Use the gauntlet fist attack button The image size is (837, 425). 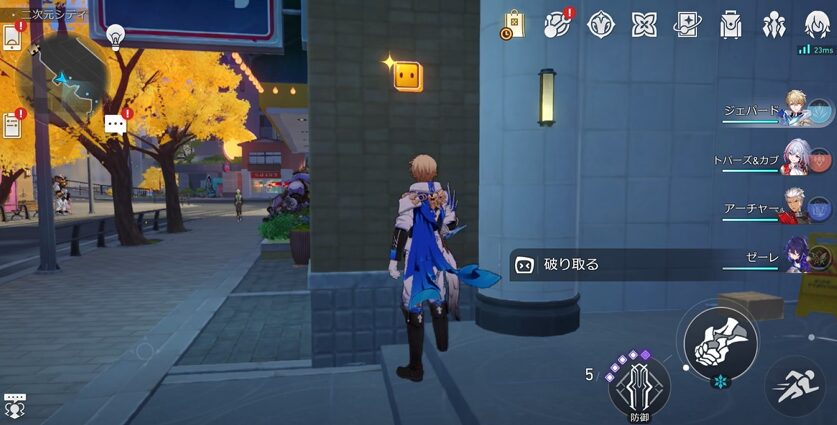click(719, 340)
